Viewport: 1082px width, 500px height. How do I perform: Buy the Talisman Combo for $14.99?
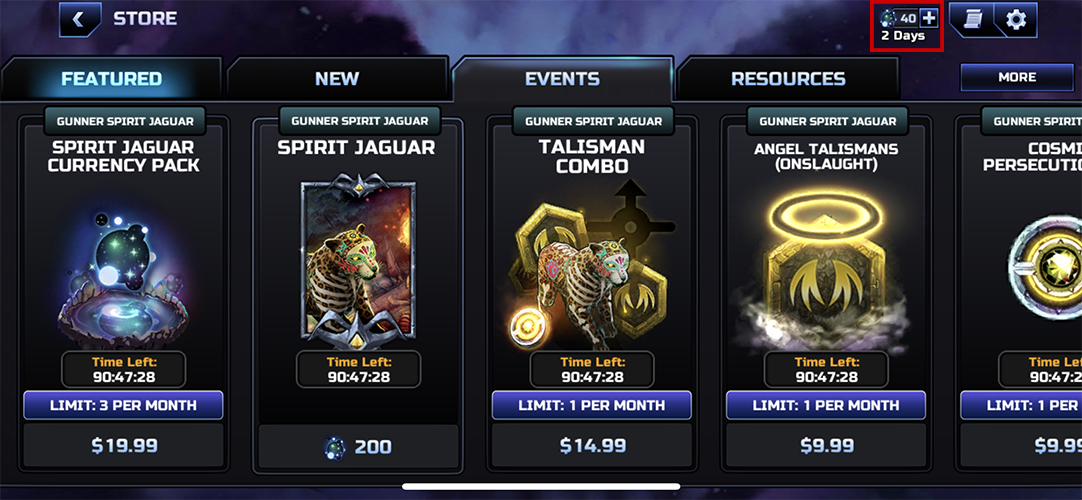click(x=592, y=446)
